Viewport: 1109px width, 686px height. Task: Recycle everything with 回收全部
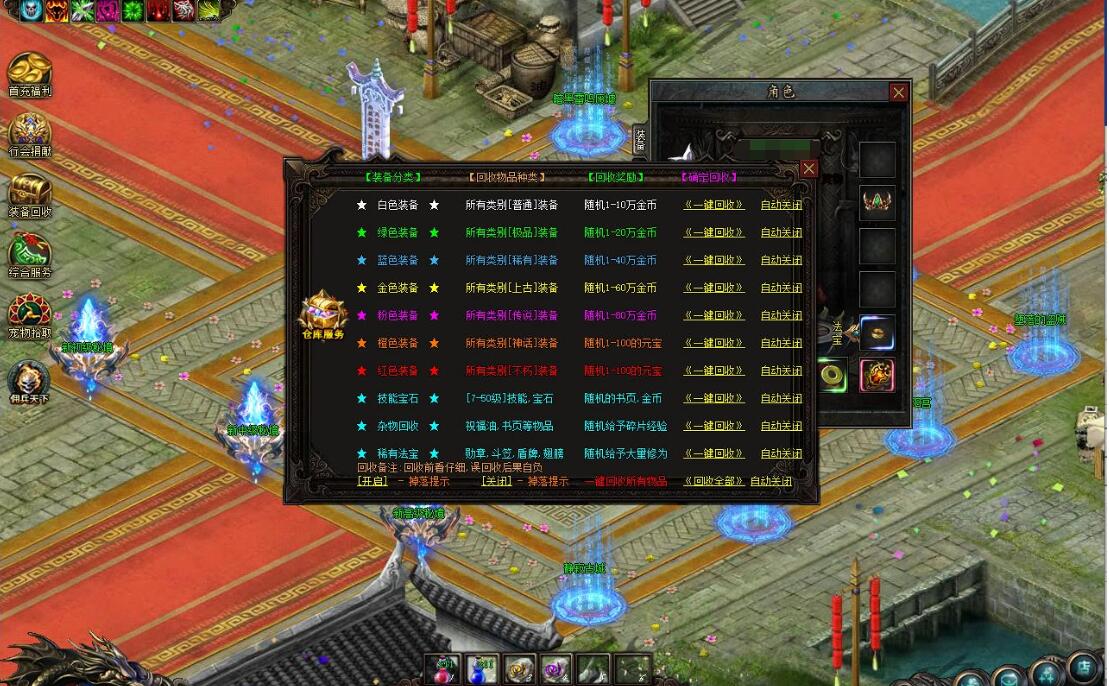pyautogui.click(x=715, y=481)
